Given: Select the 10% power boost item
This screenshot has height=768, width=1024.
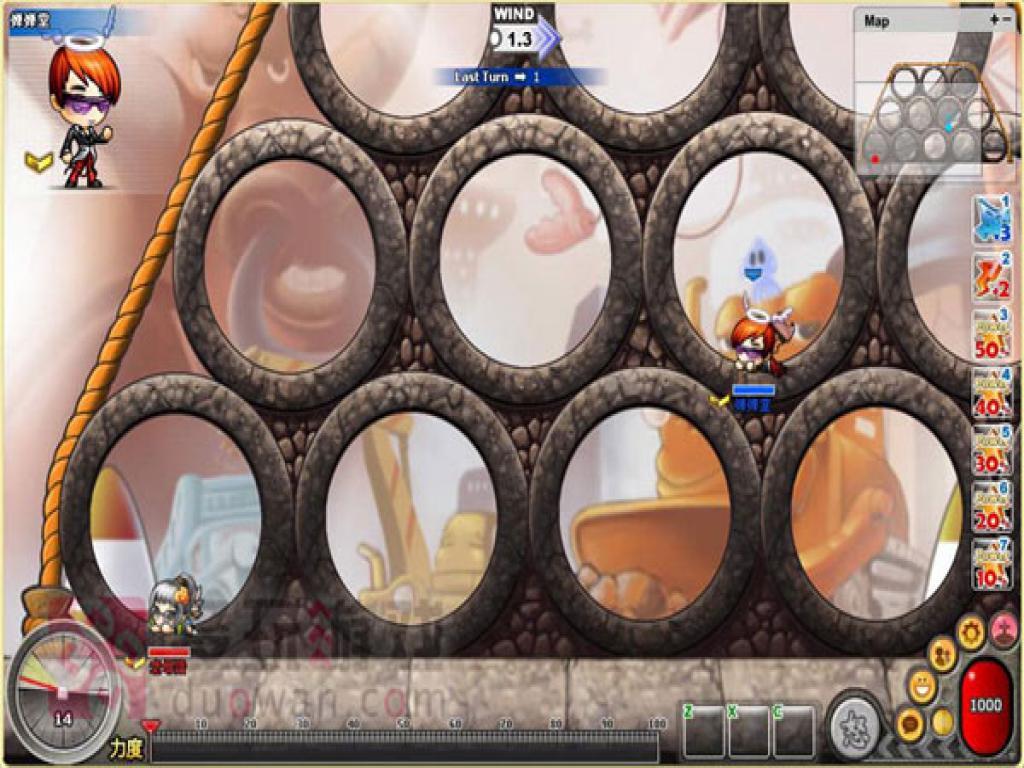Looking at the screenshot, I should pos(991,563).
